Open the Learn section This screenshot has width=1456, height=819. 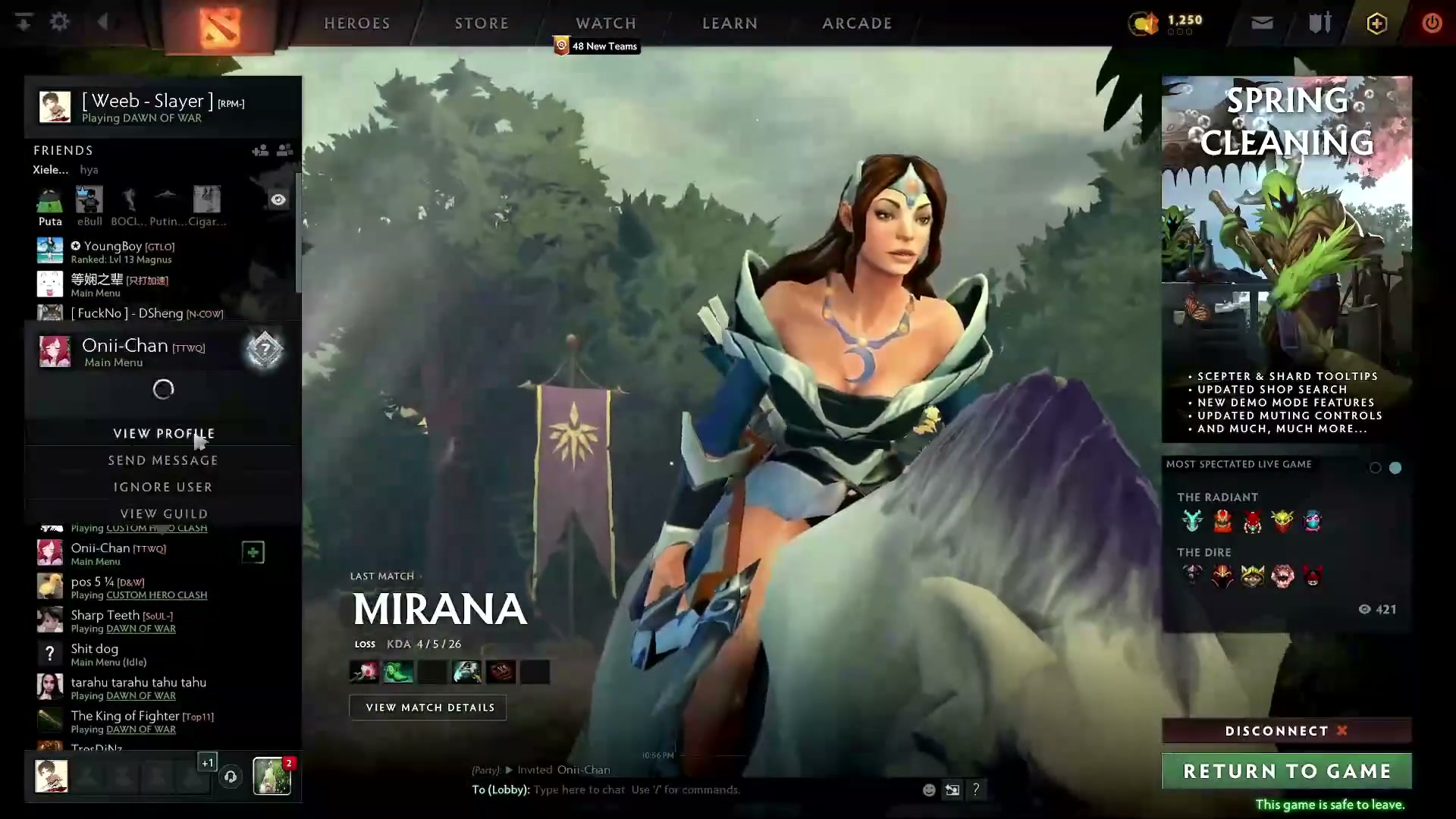[x=730, y=24]
